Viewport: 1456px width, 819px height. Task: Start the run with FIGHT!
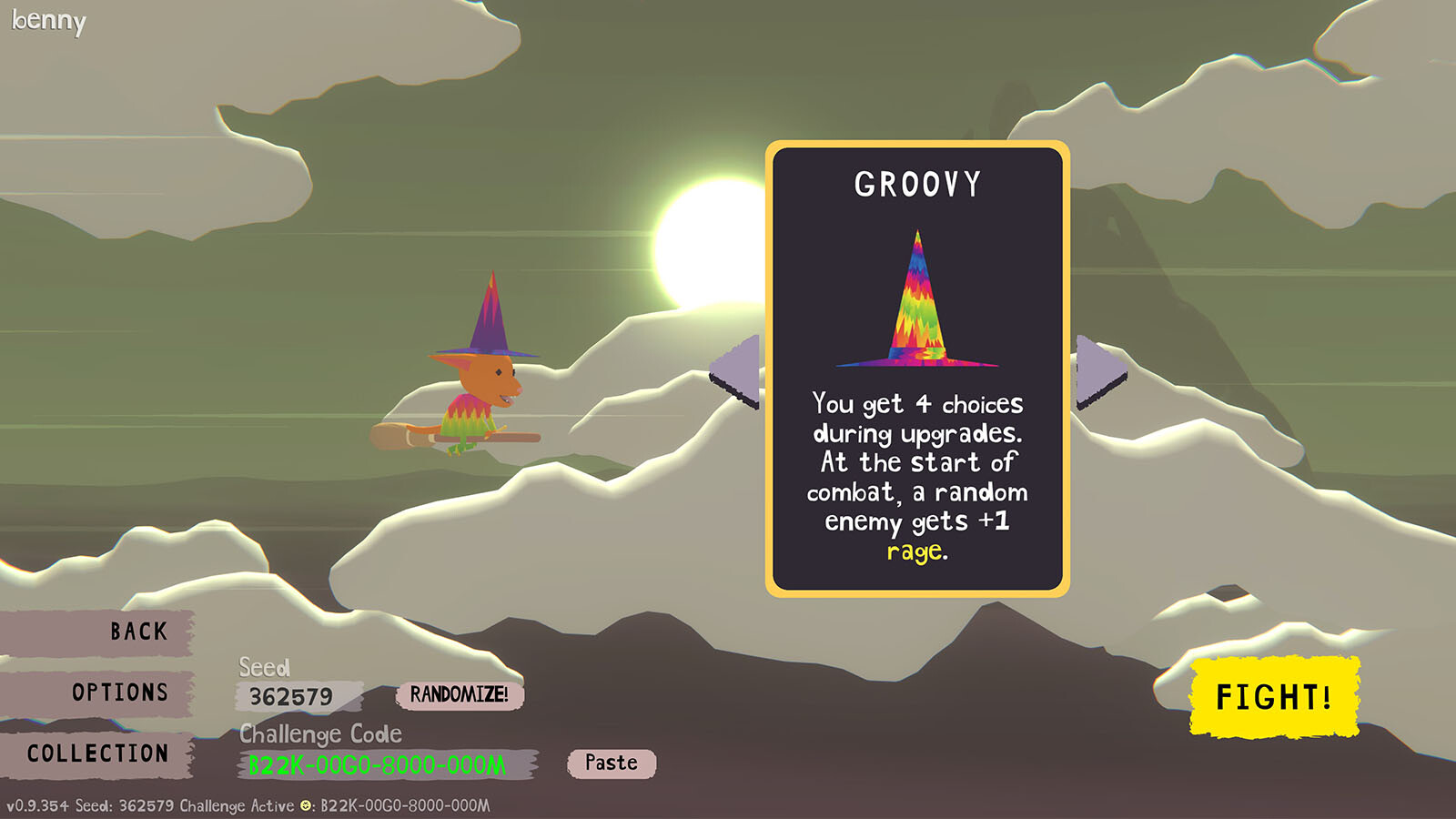(x=1273, y=697)
